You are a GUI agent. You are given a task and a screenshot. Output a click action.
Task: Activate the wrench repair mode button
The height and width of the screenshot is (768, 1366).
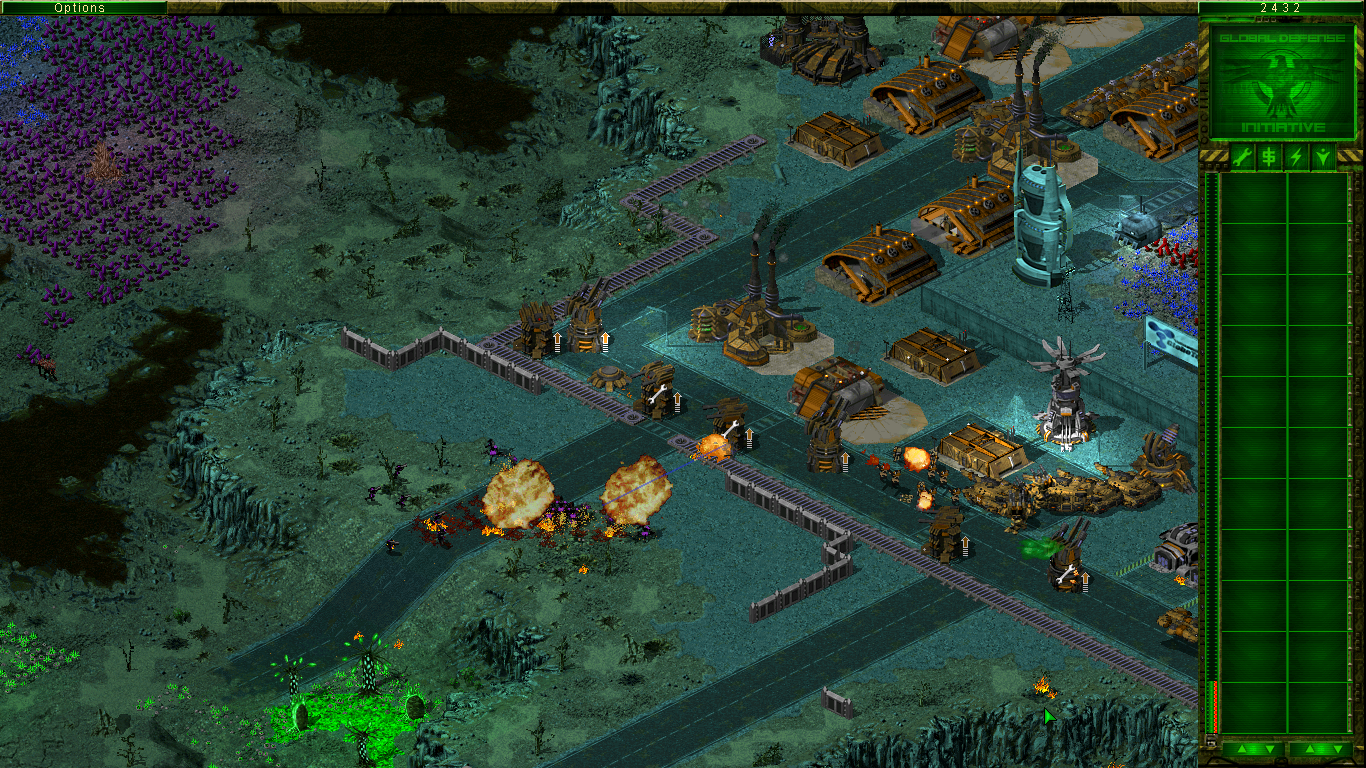(1241, 157)
